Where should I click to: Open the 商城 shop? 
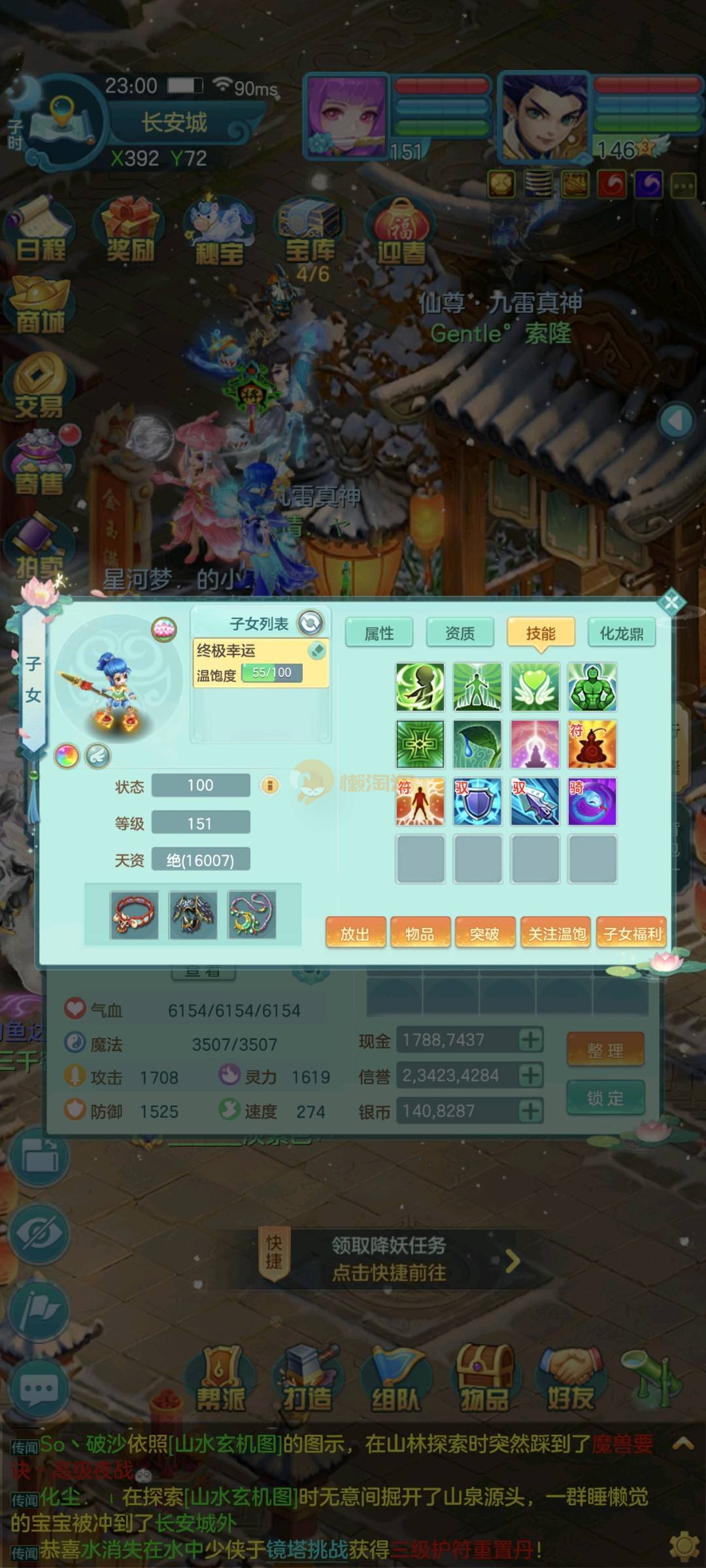41,307
